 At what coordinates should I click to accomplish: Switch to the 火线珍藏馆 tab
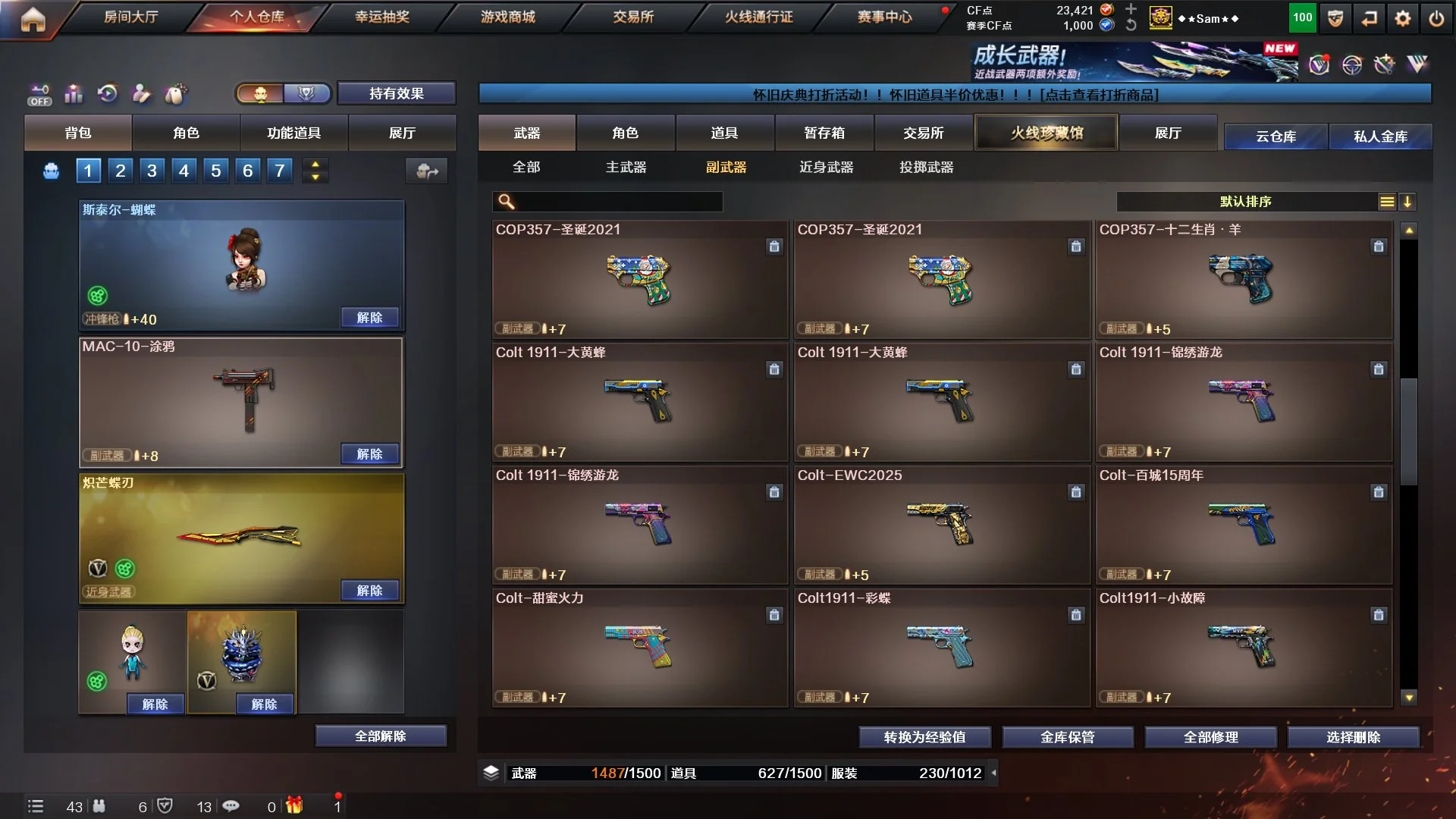pyautogui.click(x=1046, y=133)
